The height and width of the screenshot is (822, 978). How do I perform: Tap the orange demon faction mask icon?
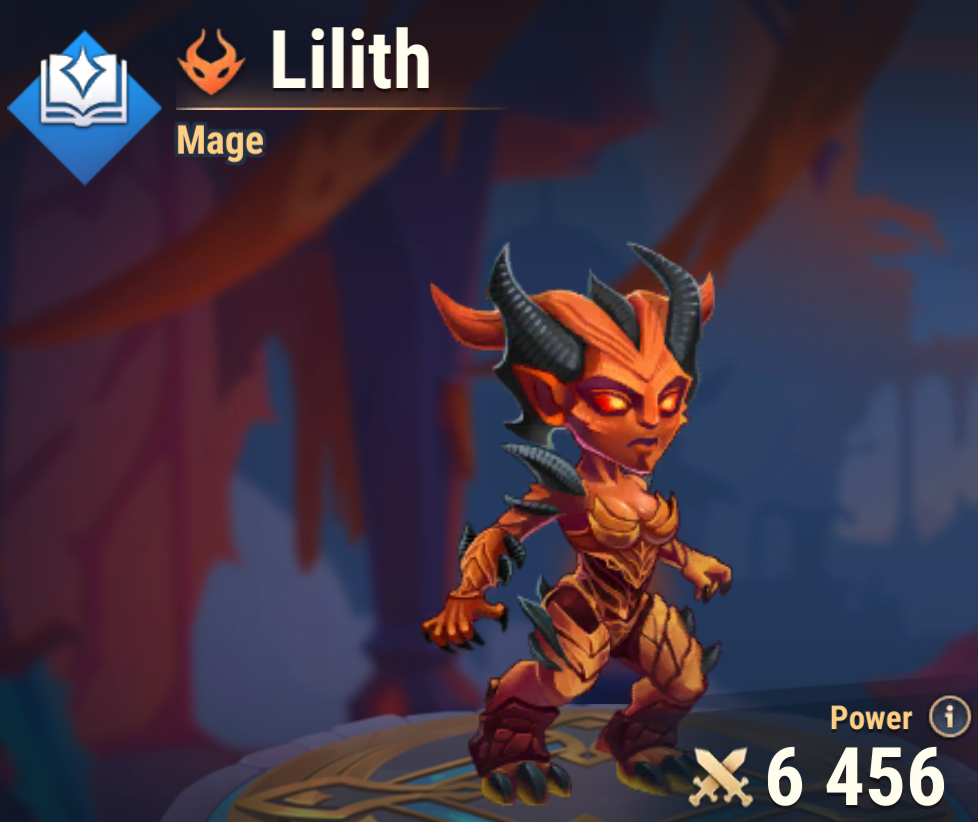pos(211,63)
